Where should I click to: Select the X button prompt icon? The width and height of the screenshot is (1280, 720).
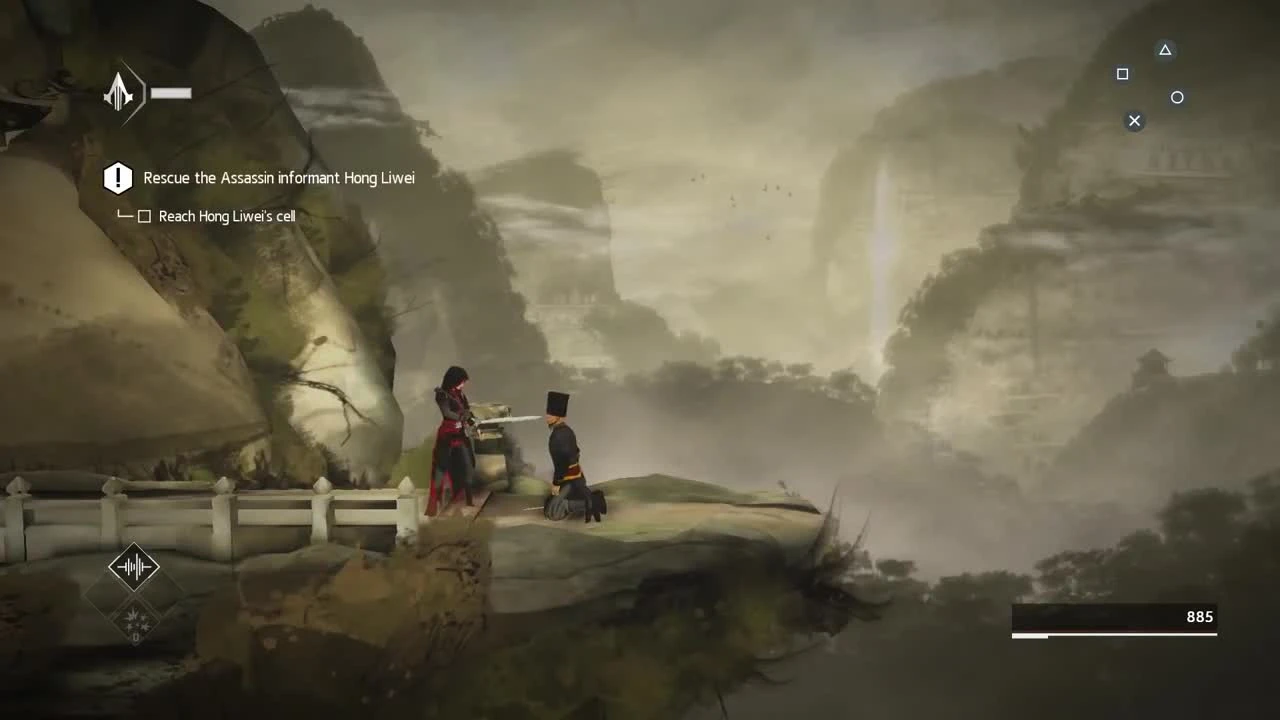pyautogui.click(x=1134, y=120)
